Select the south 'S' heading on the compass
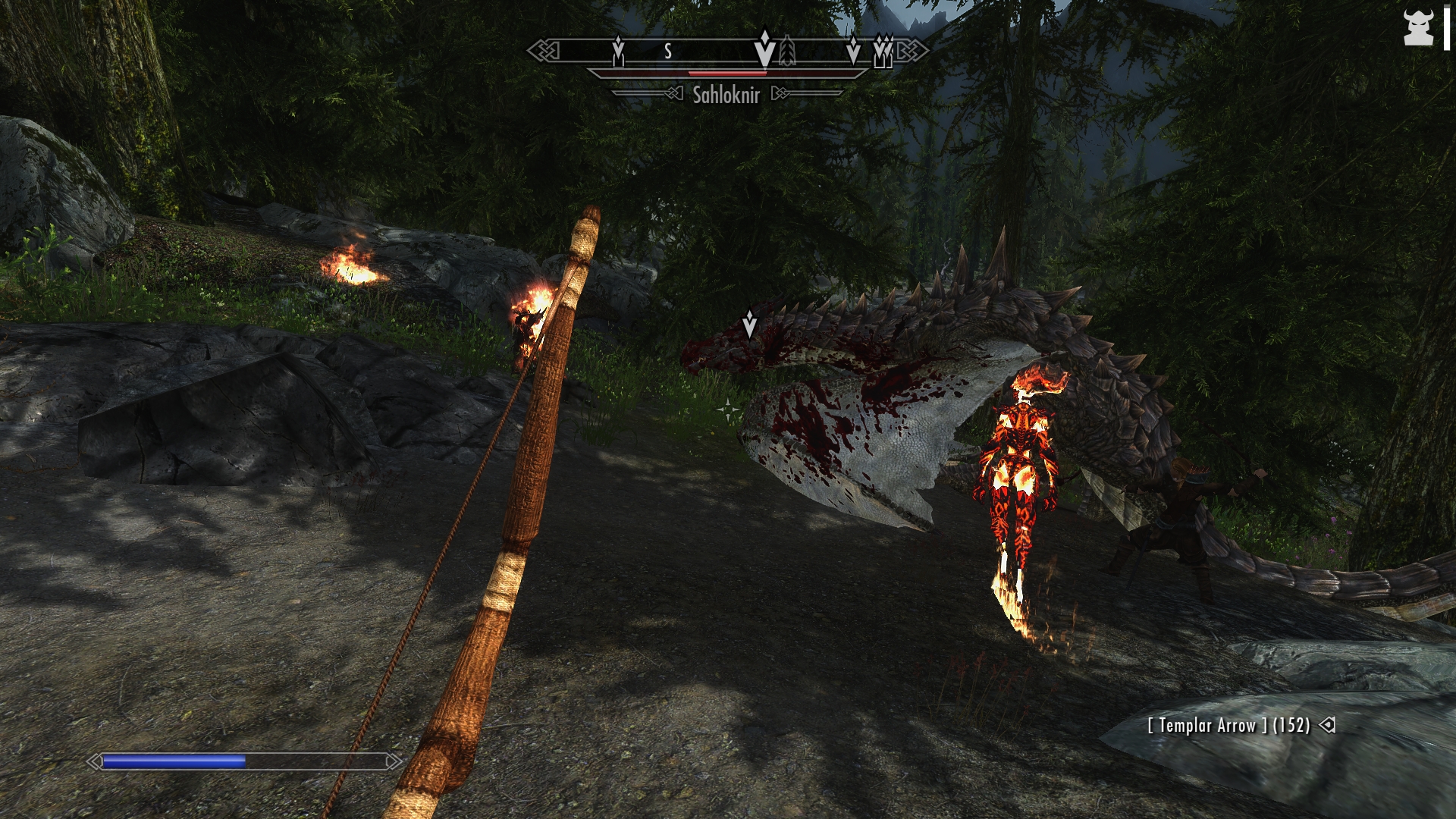Screen dimensions: 1456x819 (x=668, y=52)
